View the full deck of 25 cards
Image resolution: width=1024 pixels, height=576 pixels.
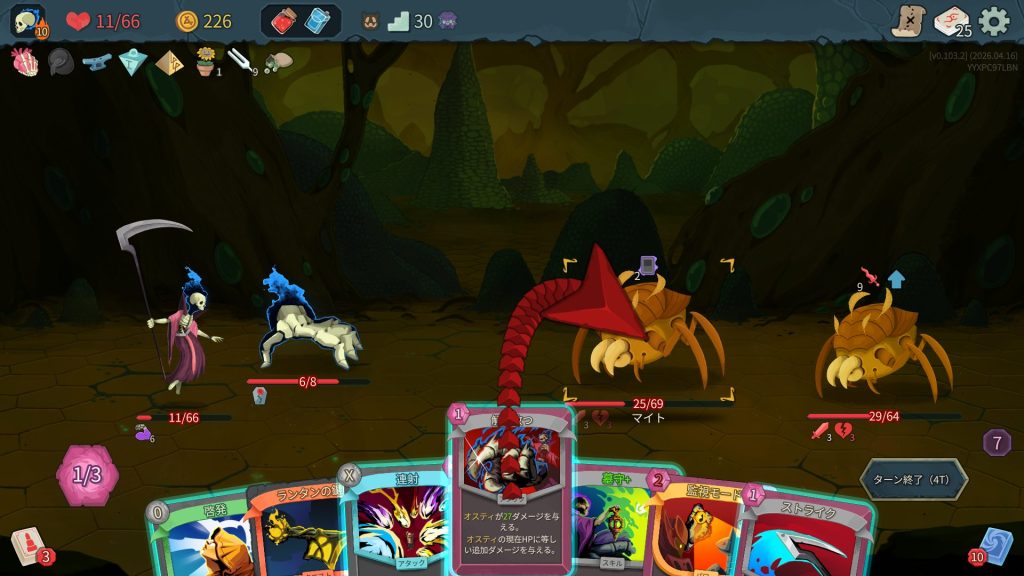(x=951, y=21)
